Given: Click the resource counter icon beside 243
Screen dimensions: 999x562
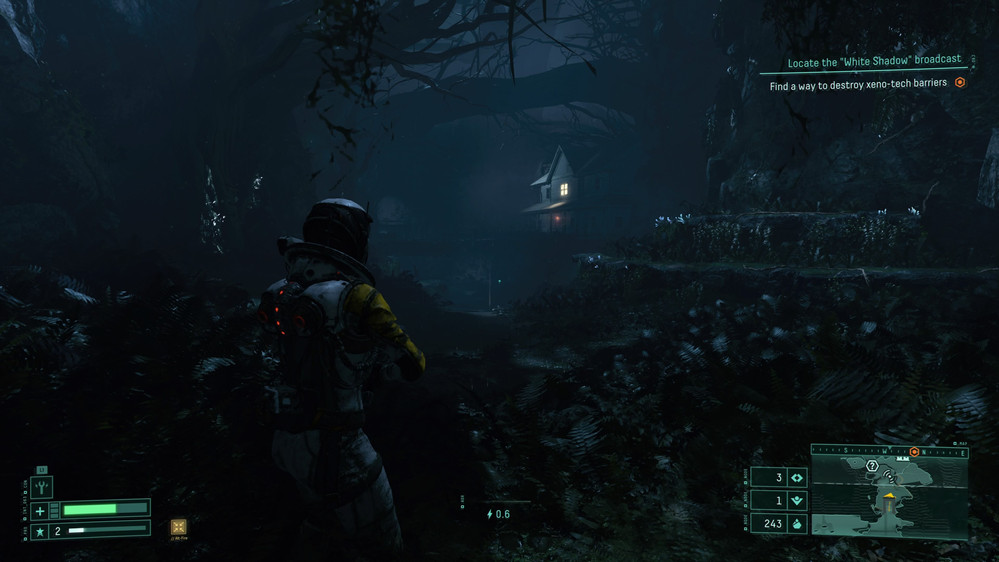Looking at the screenshot, I should click(x=797, y=523).
